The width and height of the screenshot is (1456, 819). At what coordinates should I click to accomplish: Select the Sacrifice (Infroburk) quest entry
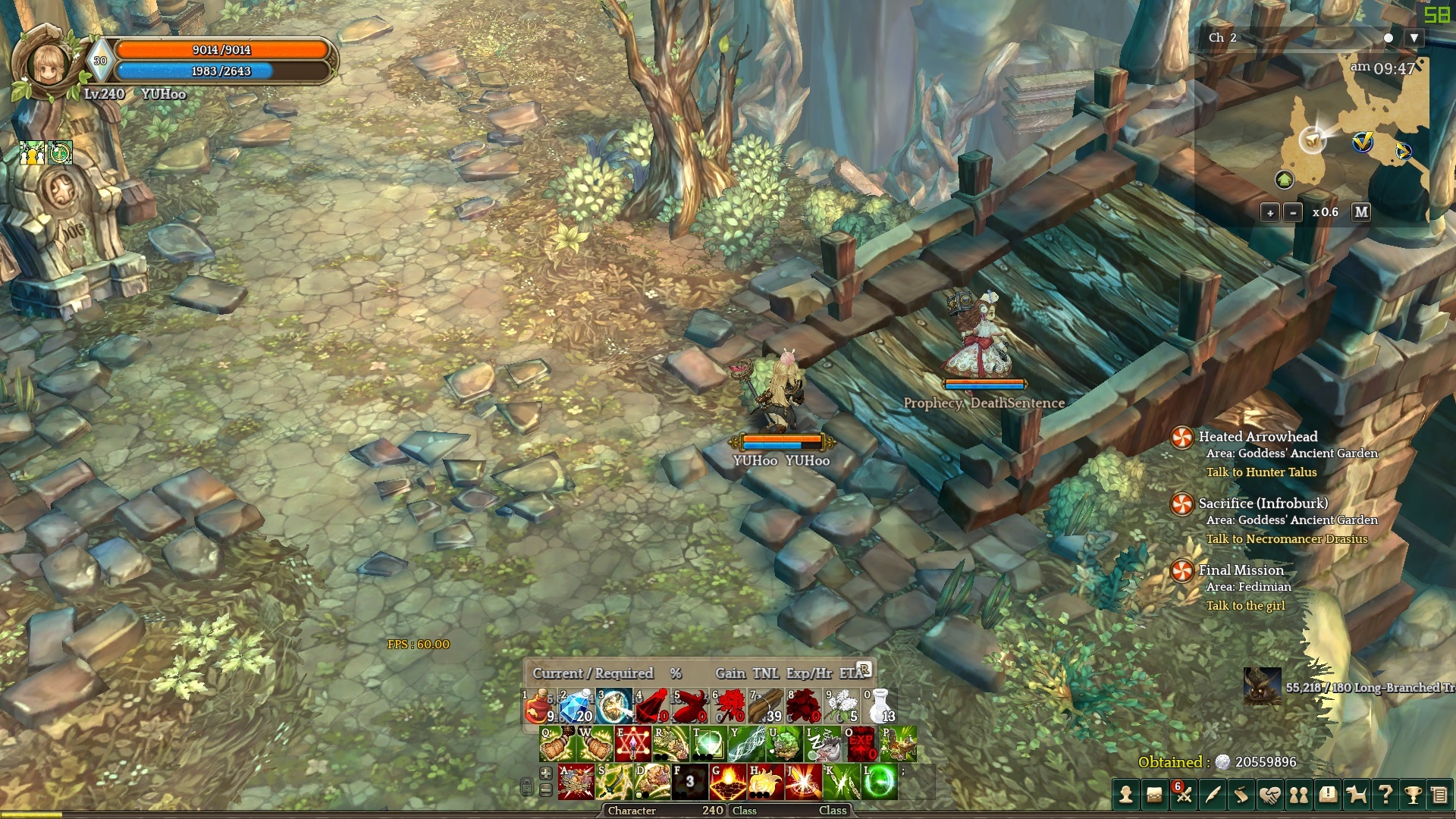click(x=1263, y=504)
